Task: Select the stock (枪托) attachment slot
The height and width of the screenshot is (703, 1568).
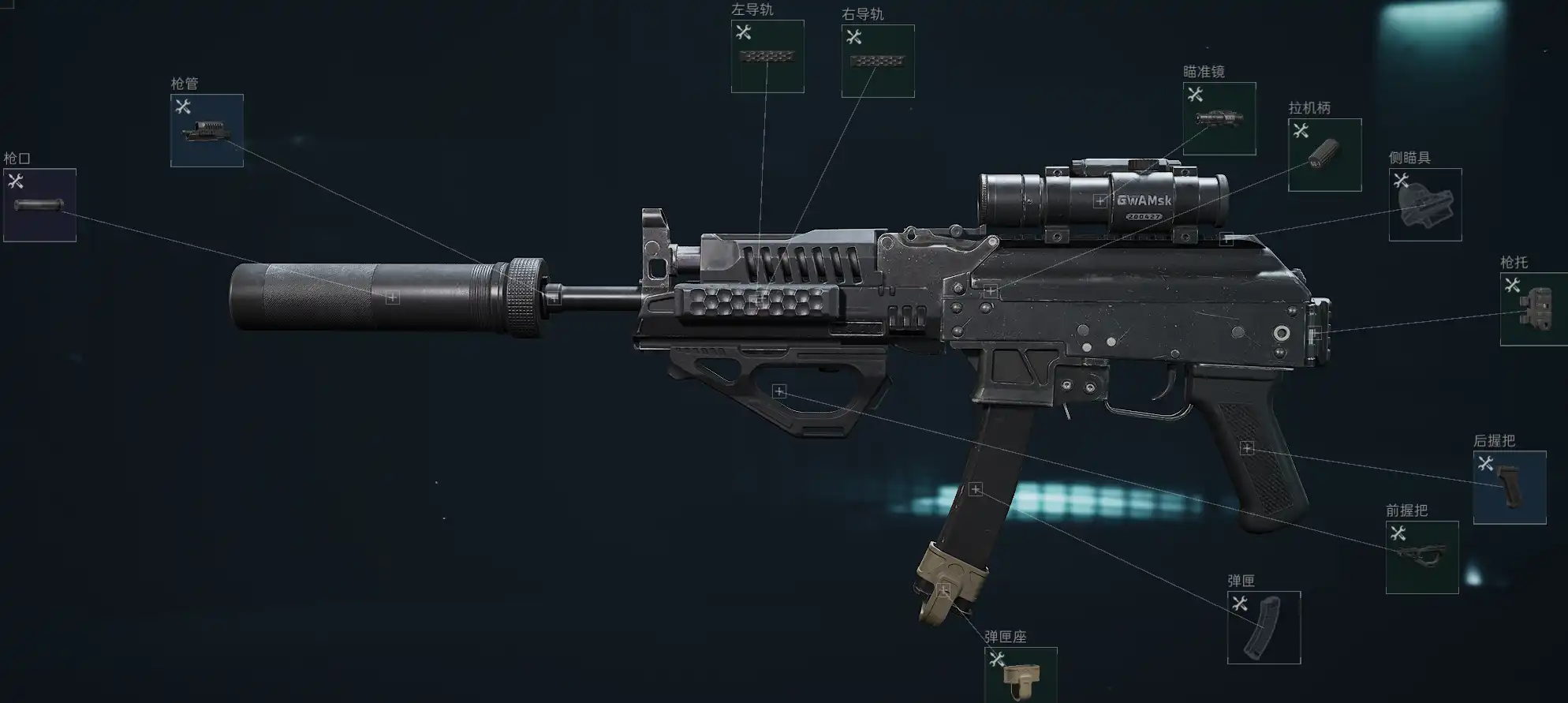Action: (1534, 309)
